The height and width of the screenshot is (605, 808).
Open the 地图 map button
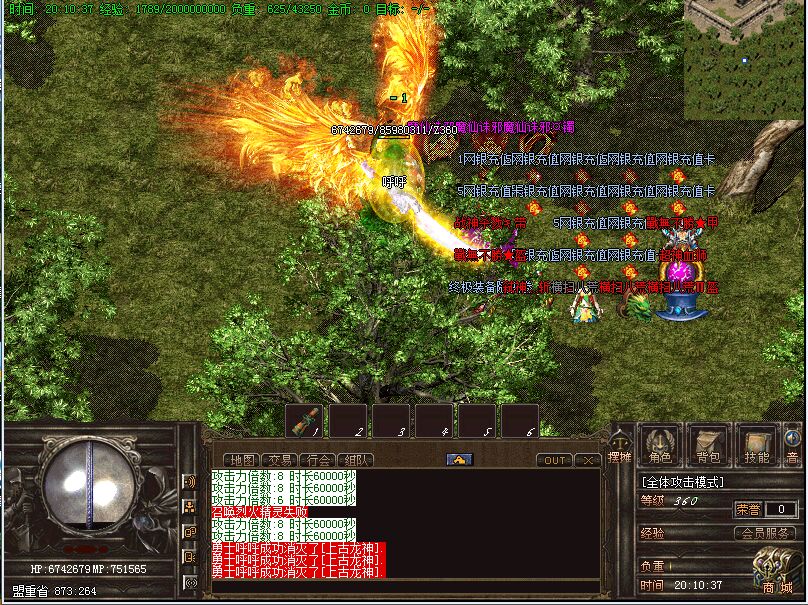coord(244,460)
